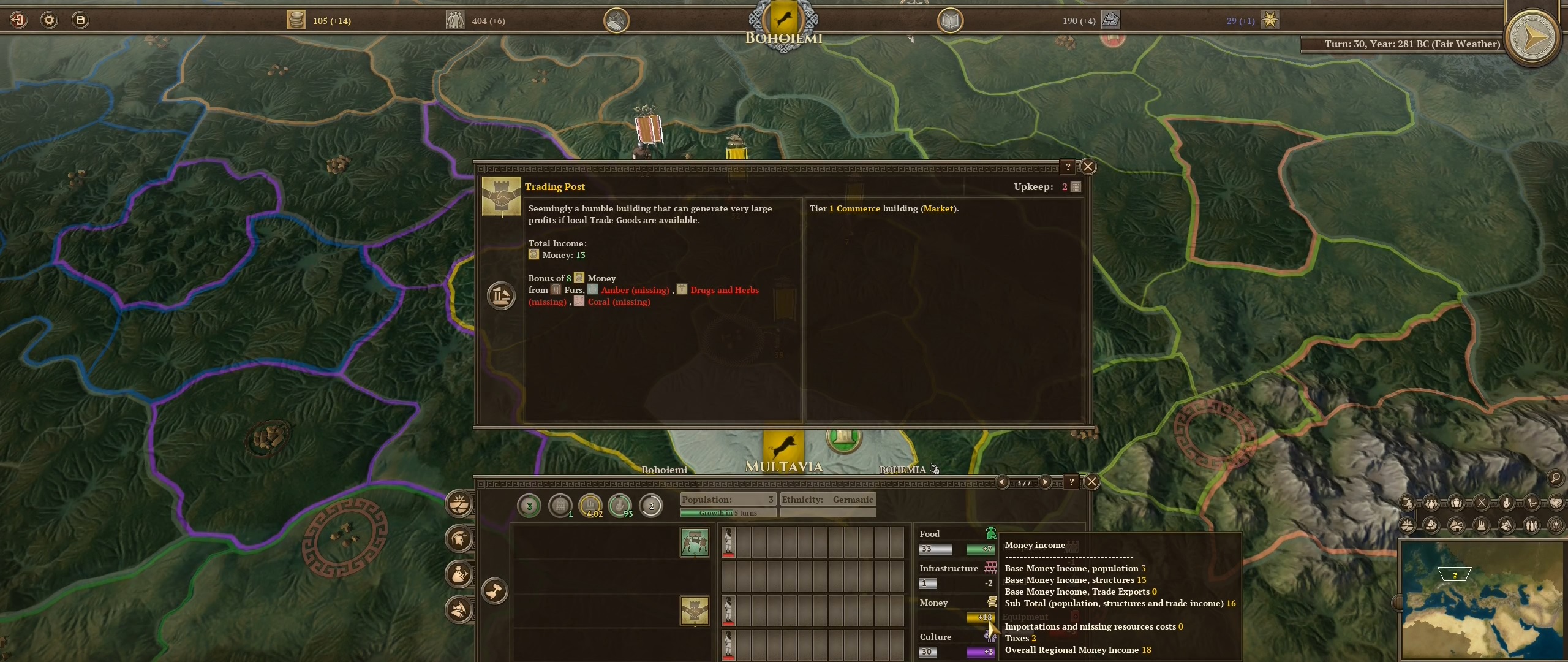Go to the next region
This screenshot has width=1568, height=662.
[1045, 482]
